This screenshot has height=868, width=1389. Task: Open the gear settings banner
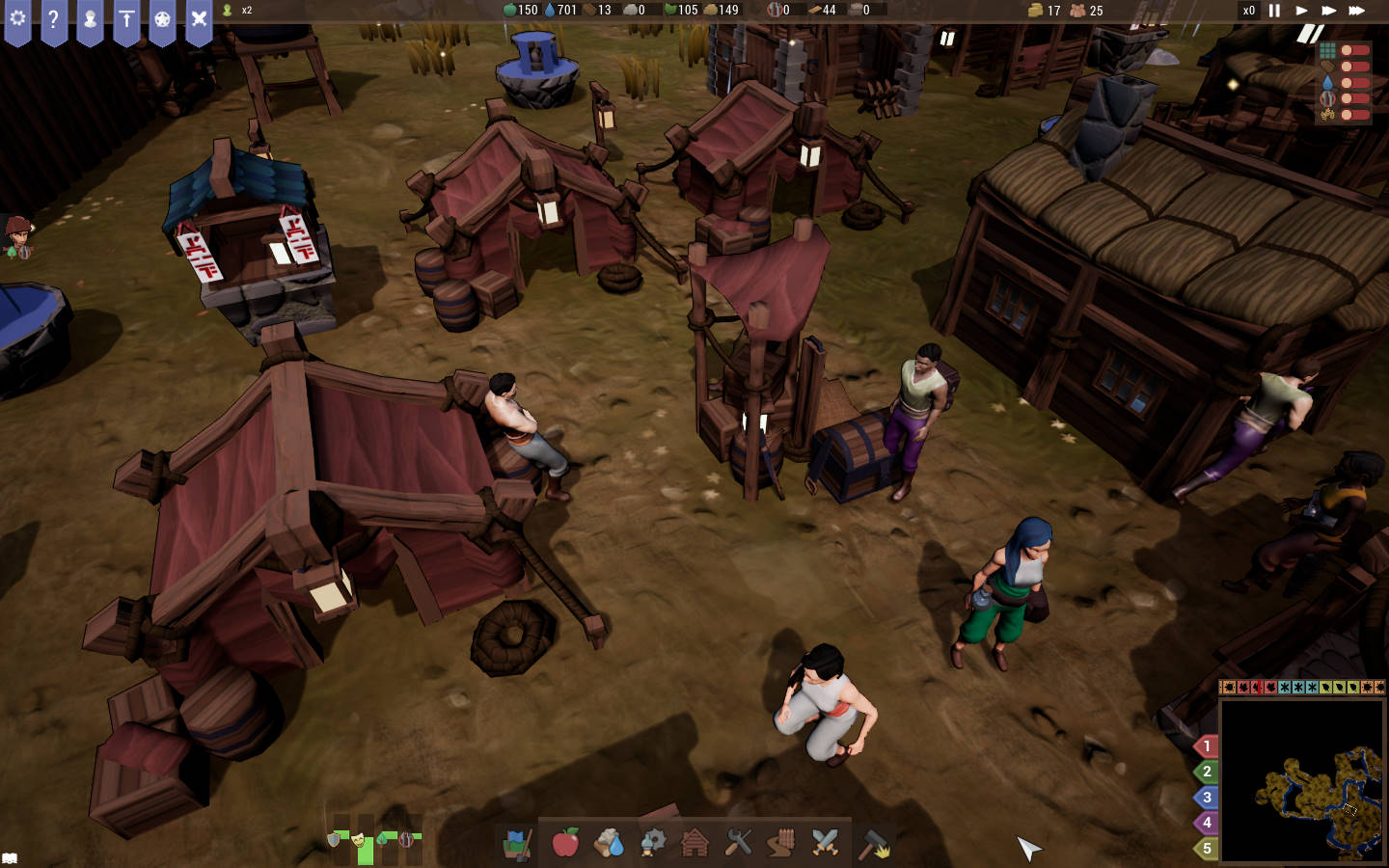pyautogui.click(x=17, y=19)
